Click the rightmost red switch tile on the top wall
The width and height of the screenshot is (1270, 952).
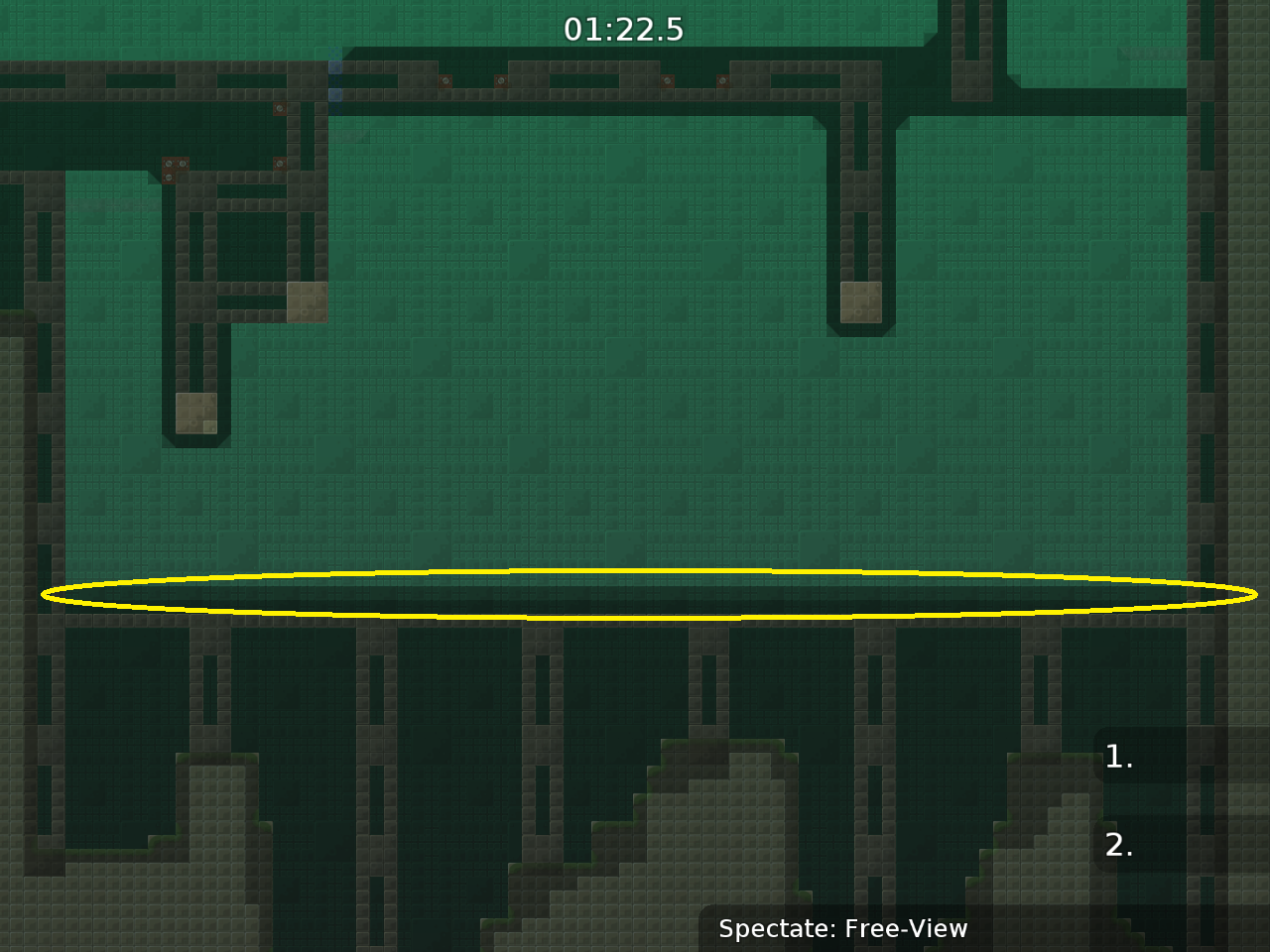point(723,81)
